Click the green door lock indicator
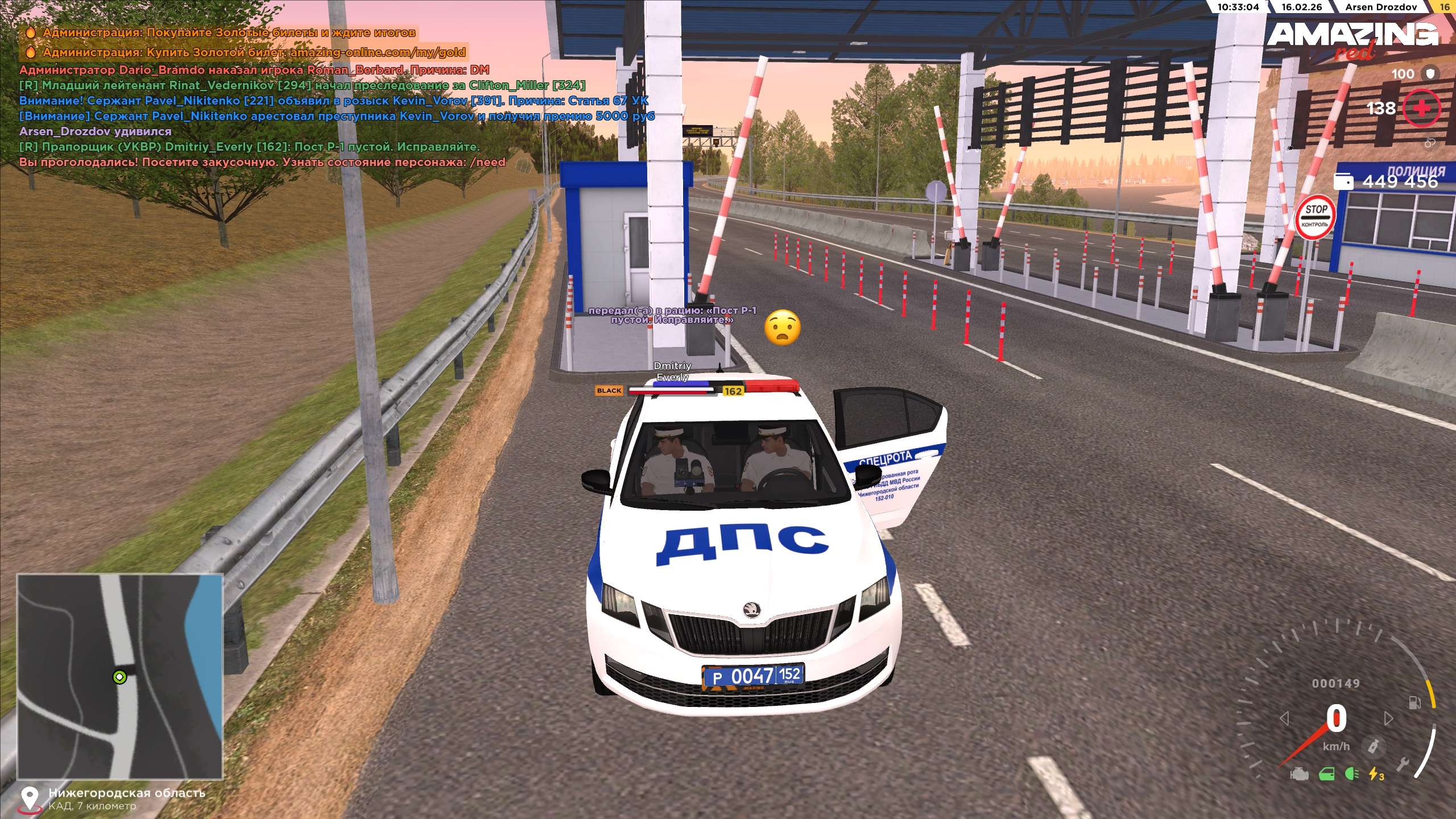 coord(1327,774)
